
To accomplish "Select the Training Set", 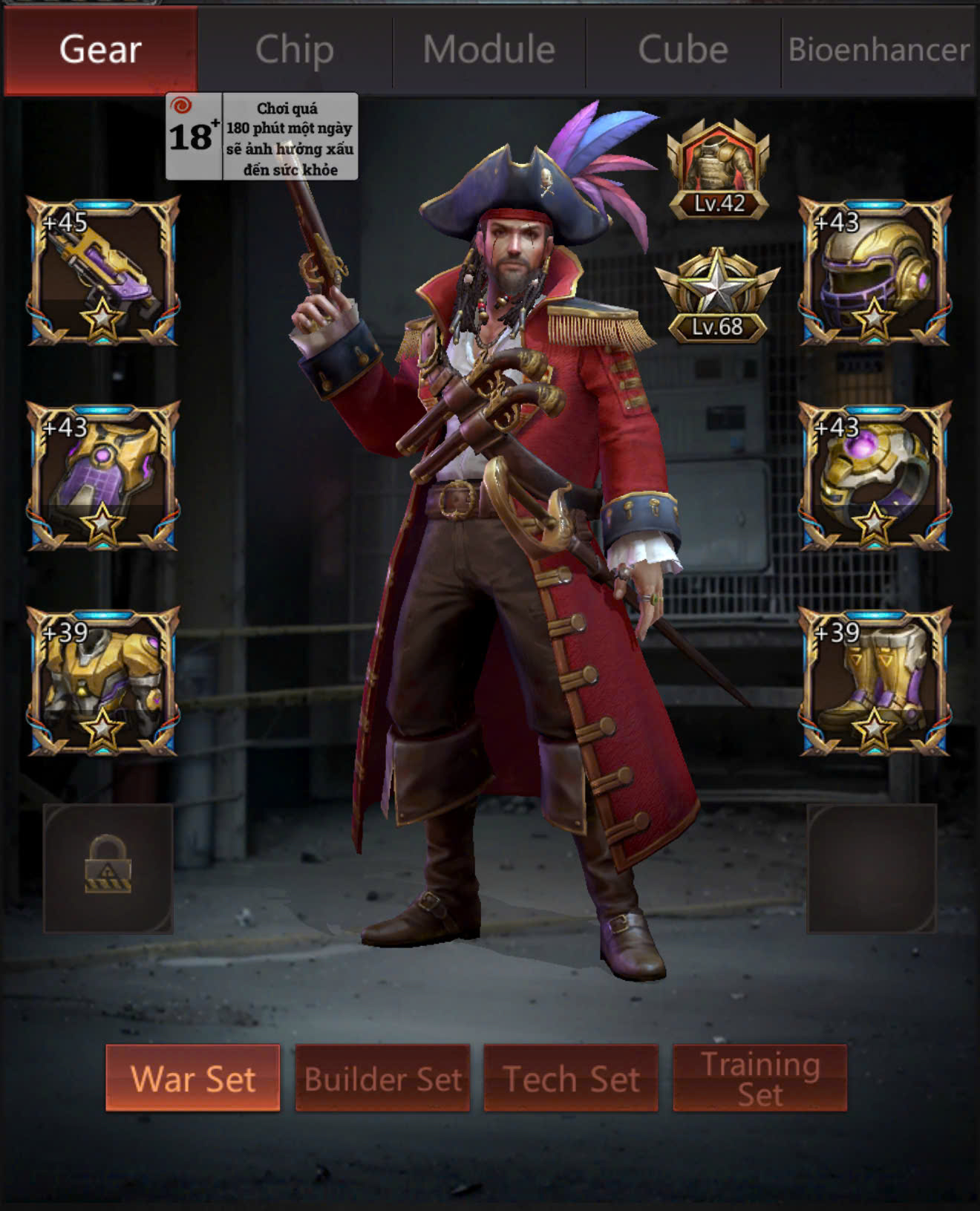I will click(x=759, y=1078).
